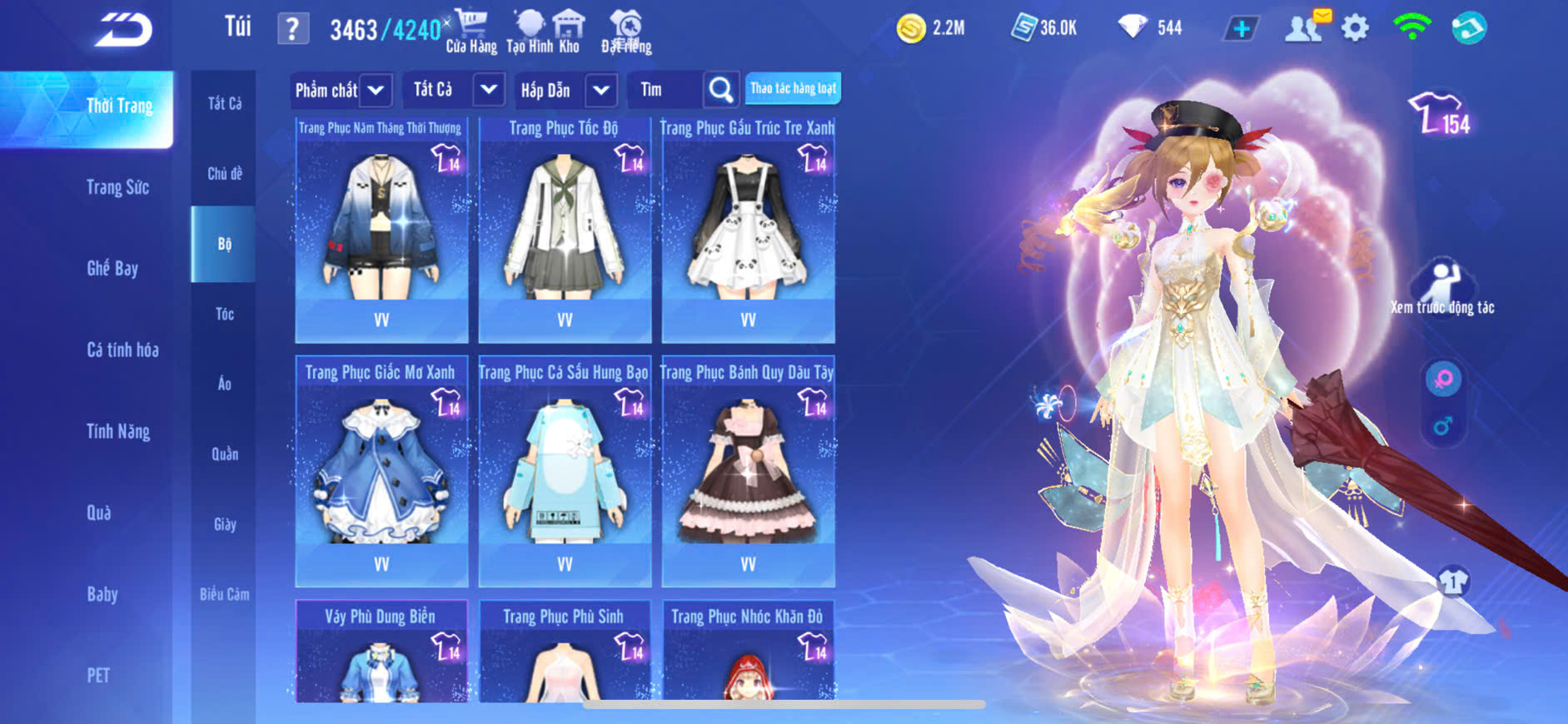
Task: Select the Tóc subcategory
Action: click(x=224, y=314)
